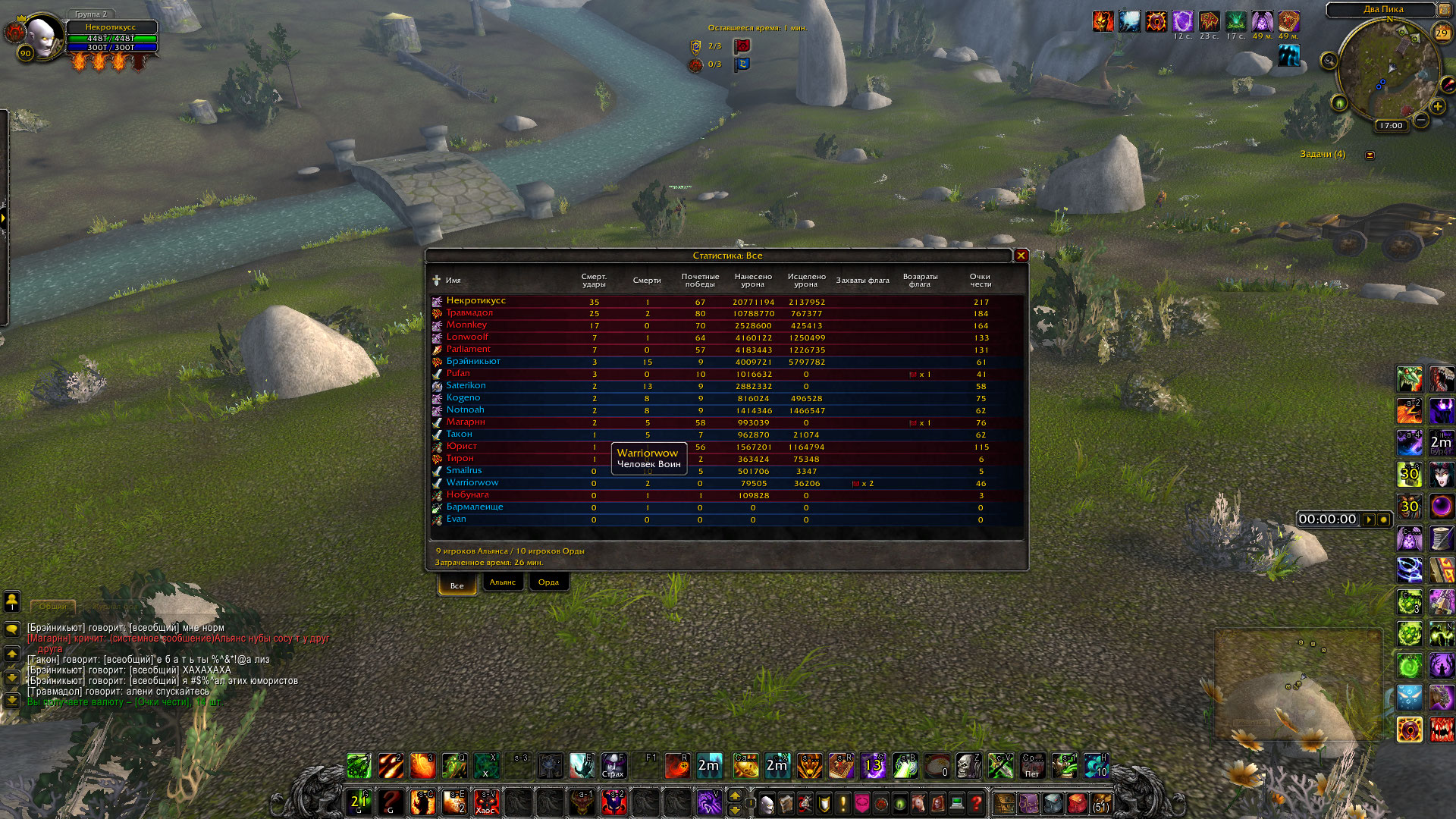Select the Все scoreboard tab

457,585
